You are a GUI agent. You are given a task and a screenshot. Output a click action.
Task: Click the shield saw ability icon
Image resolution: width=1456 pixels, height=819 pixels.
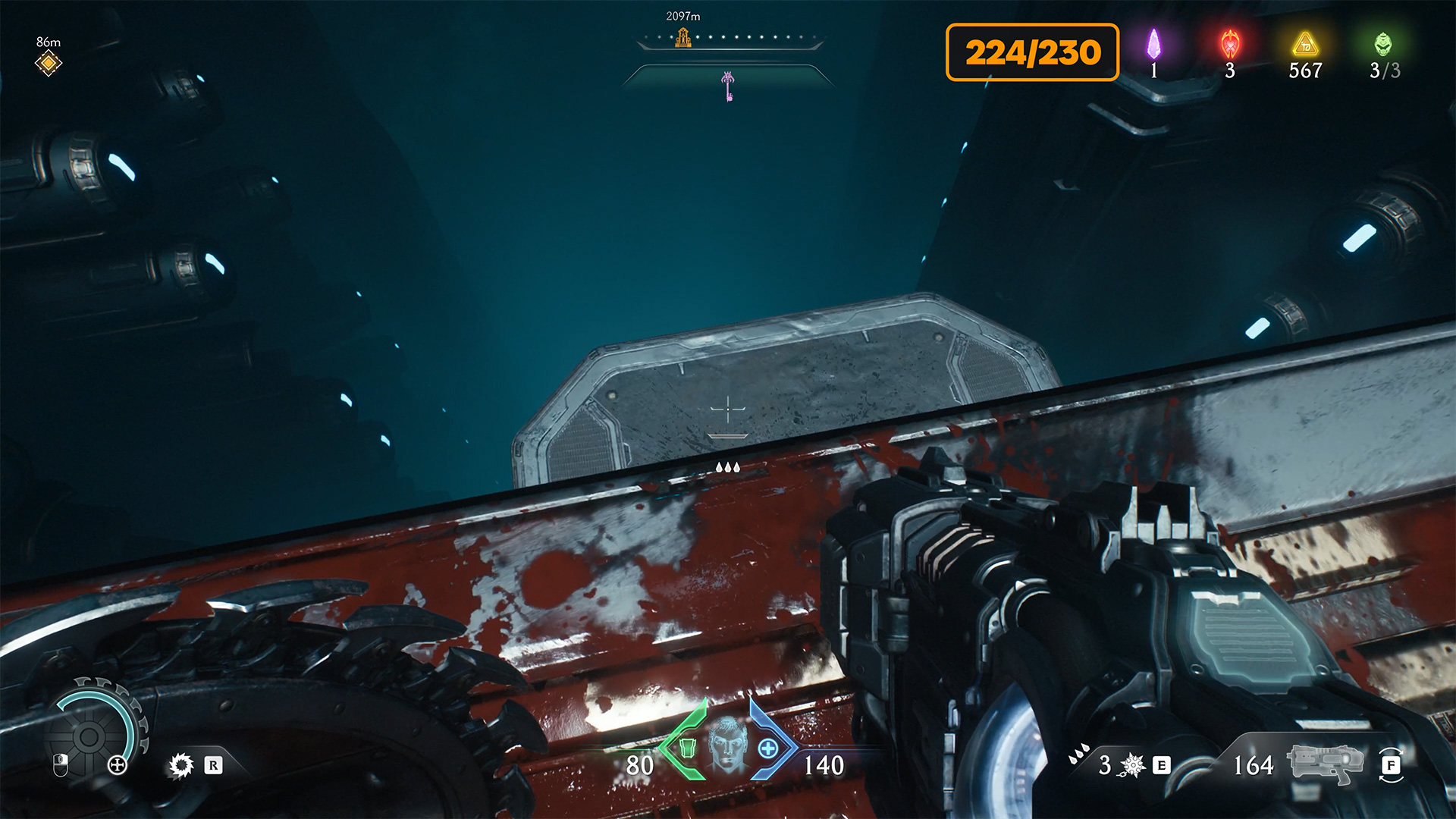coord(181,765)
